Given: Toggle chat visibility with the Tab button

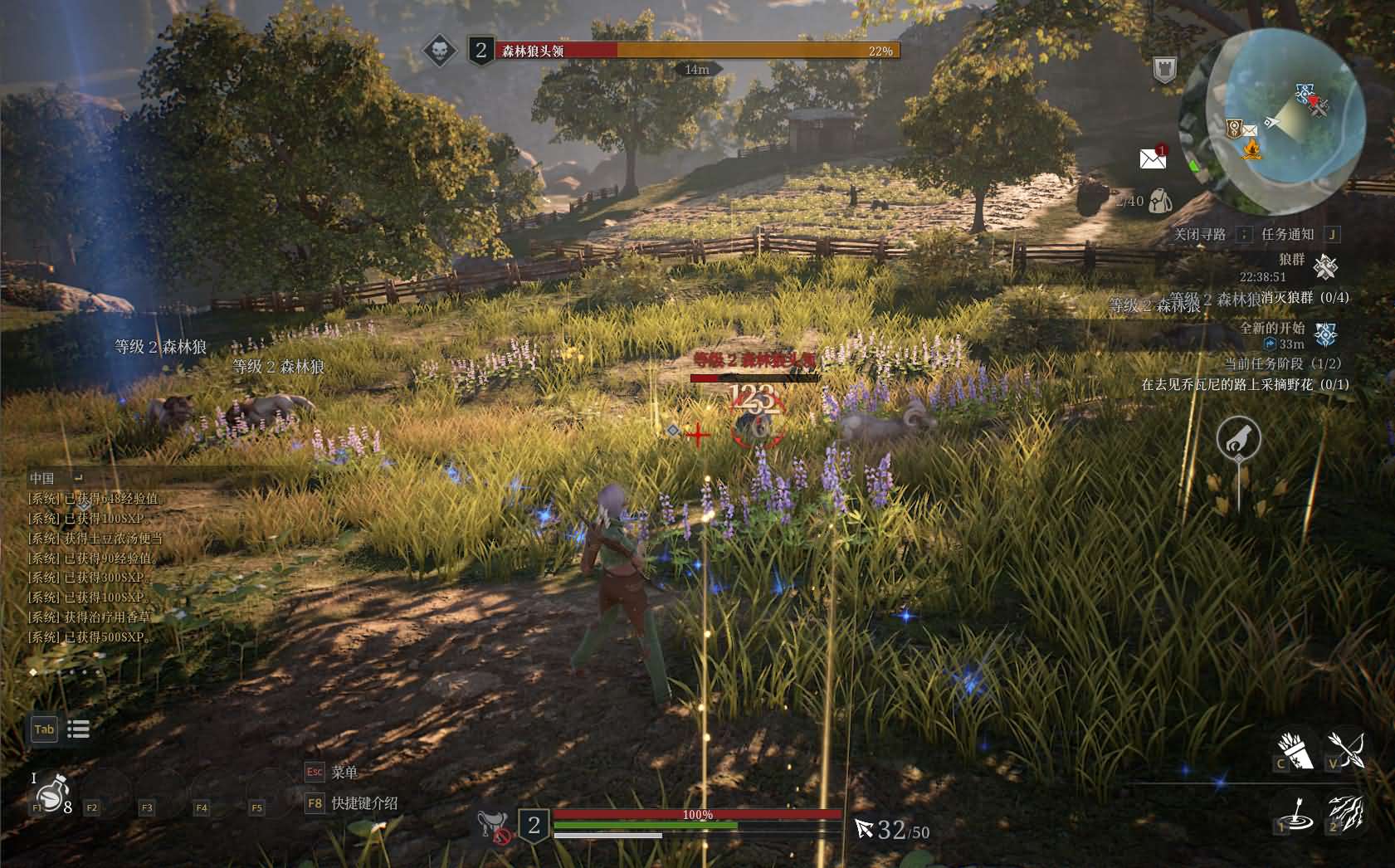Looking at the screenshot, I should click(44, 729).
